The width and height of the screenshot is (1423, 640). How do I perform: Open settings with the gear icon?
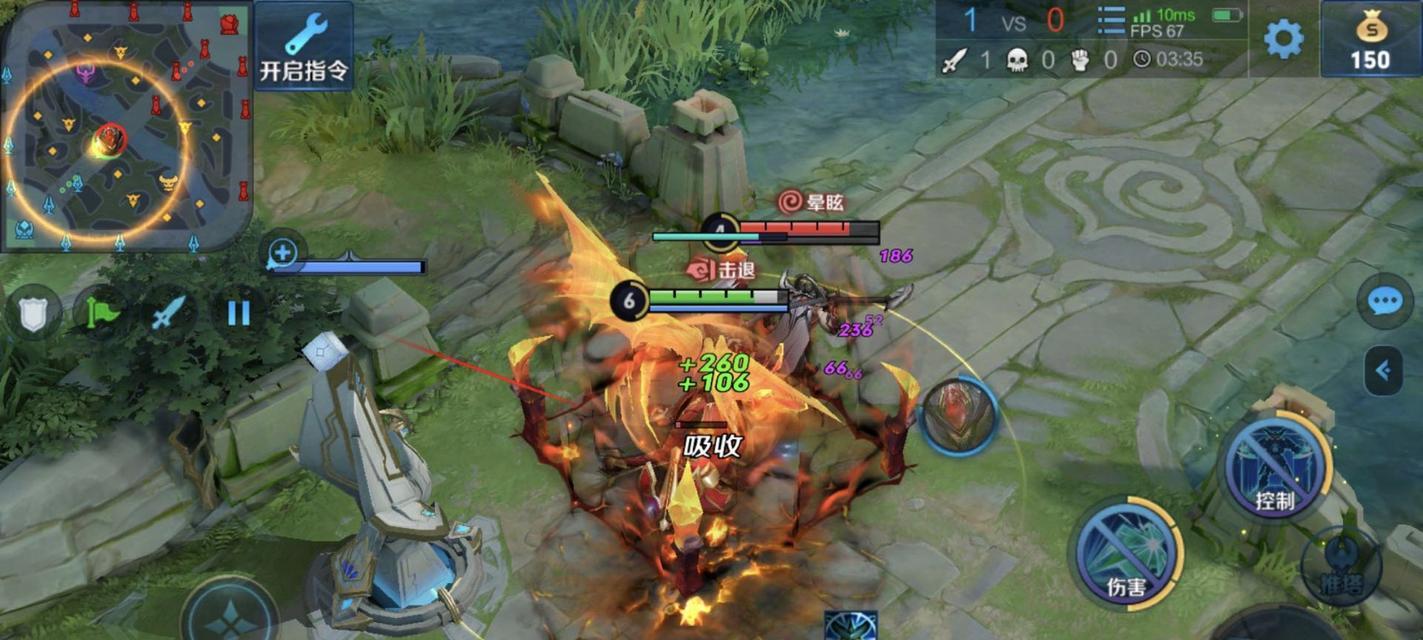tap(1283, 39)
